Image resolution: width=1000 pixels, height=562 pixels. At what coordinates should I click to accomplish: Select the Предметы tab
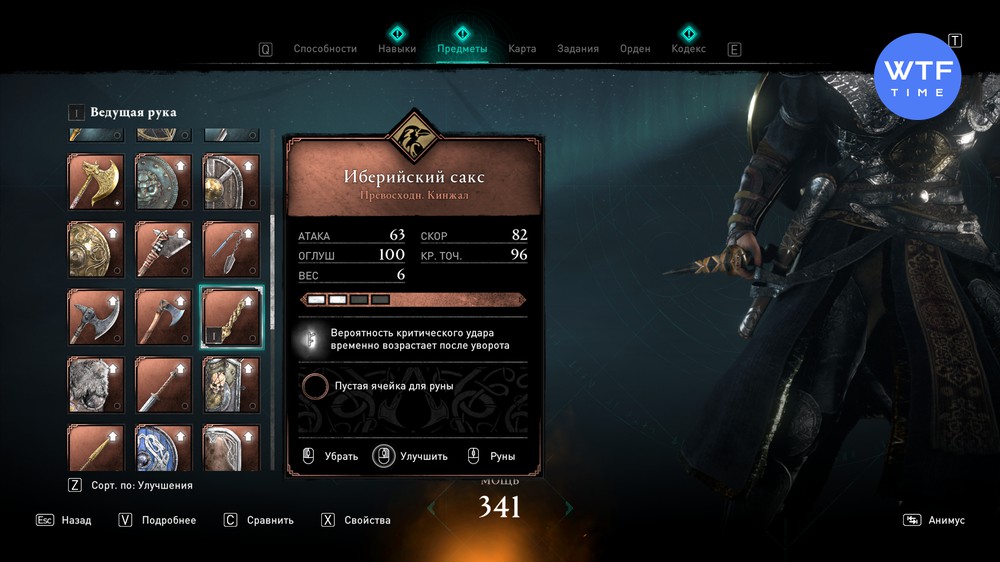pos(462,48)
